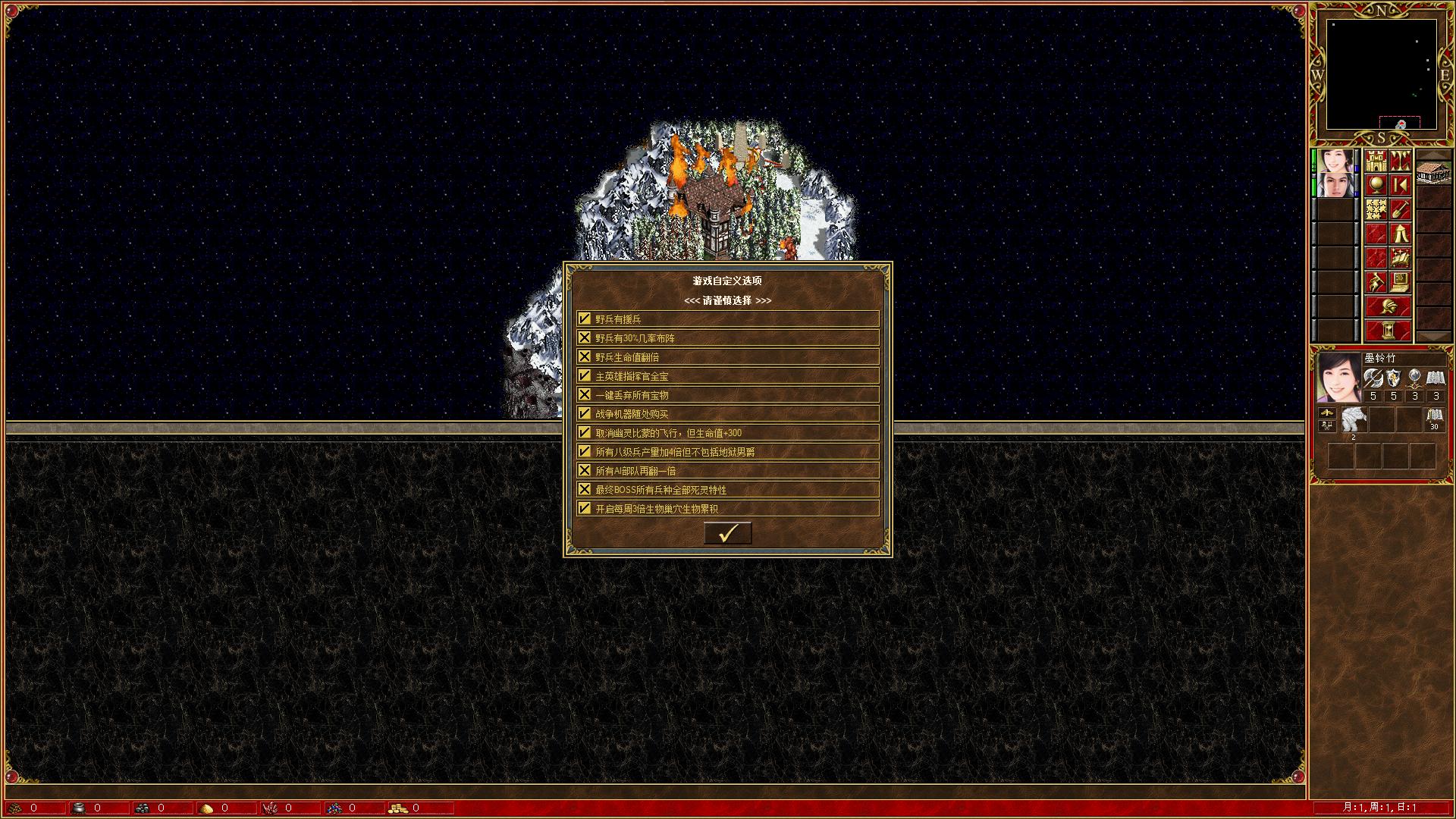1456x819 pixels.
Task: Enable the 野兵生命值翻倍 option
Action: 584,356
